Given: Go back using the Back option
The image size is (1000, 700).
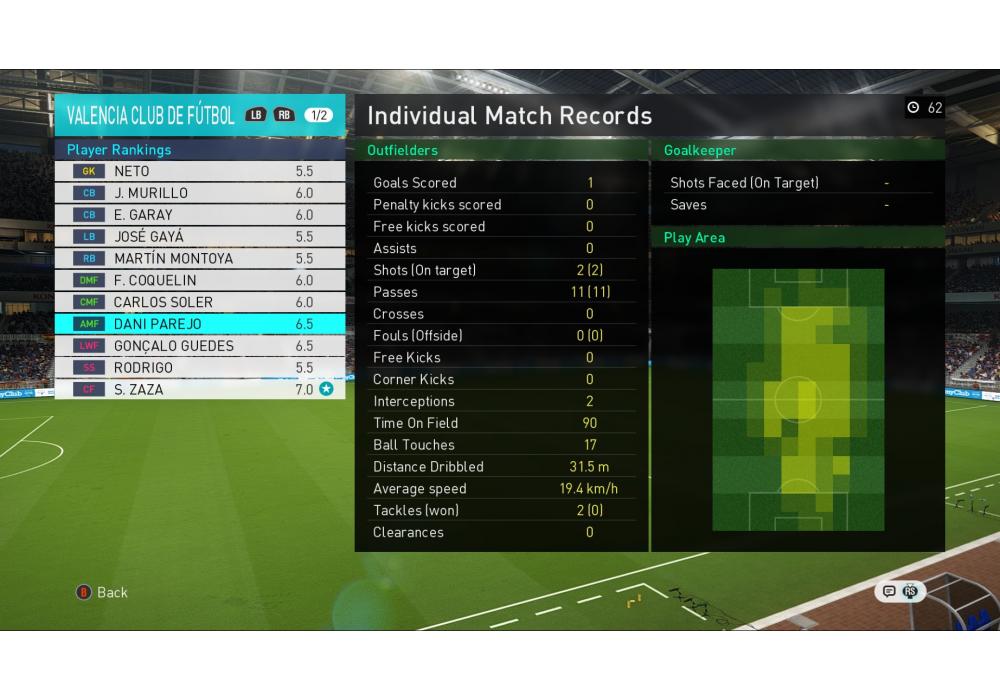Looking at the screenshot, I should point(103,592).
